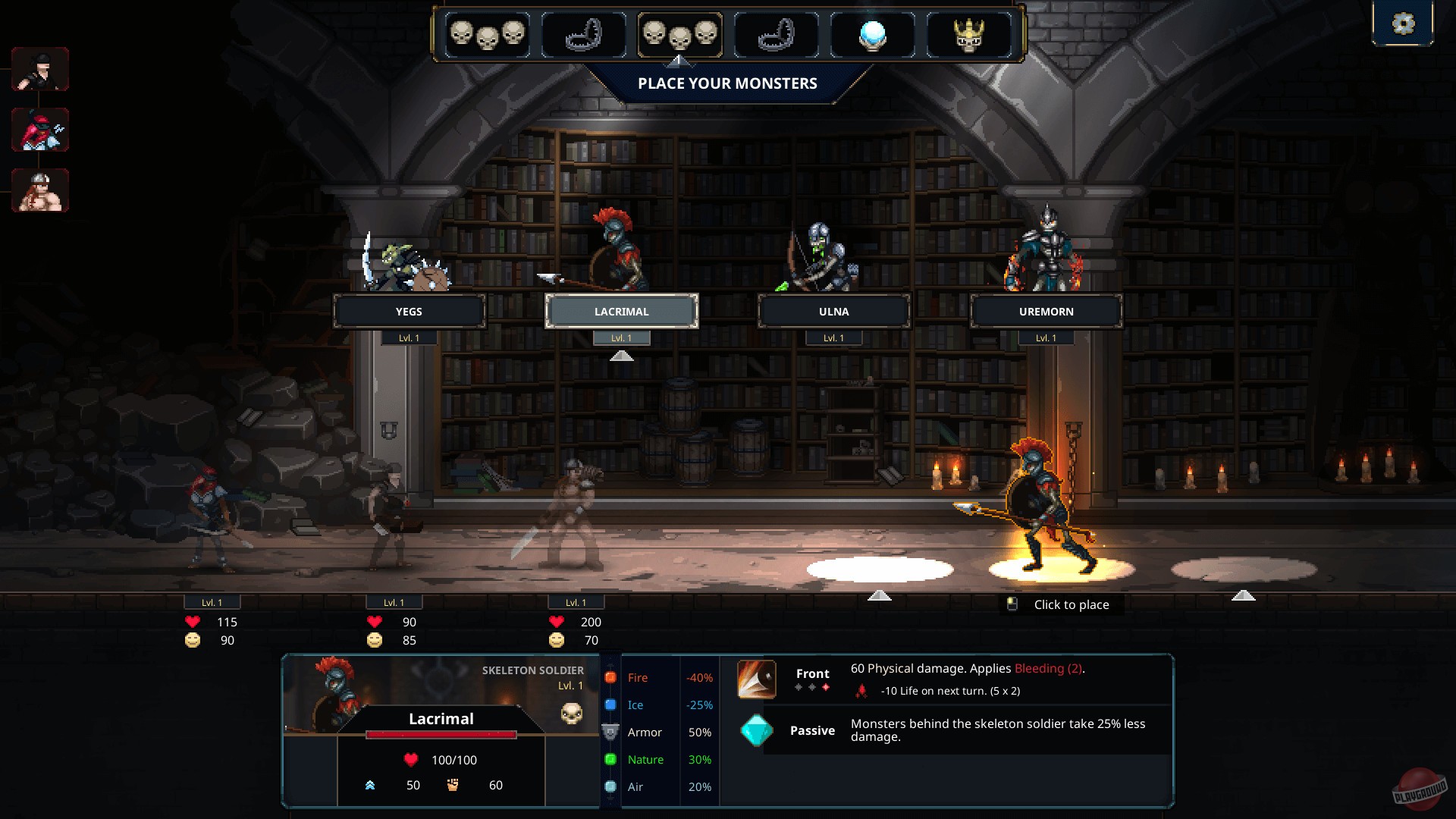
Task: Select the third hero portrait in left sidebar
Action: click(x=40, y=190)
